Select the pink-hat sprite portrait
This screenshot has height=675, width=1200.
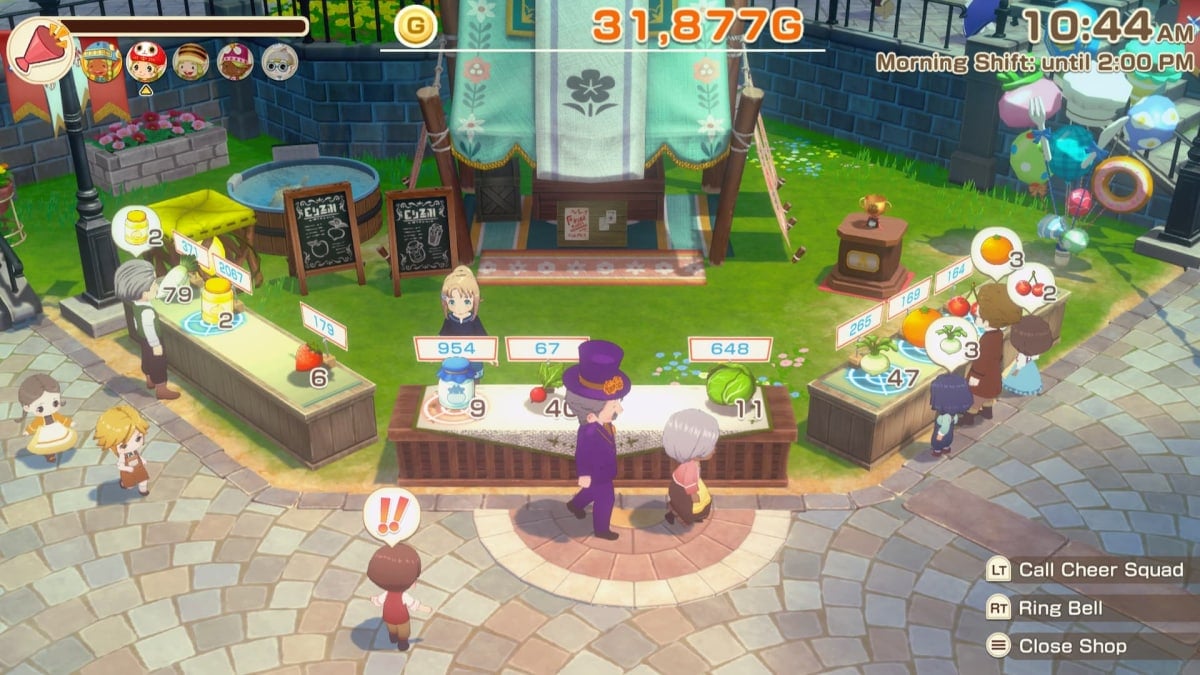[235, 62]
